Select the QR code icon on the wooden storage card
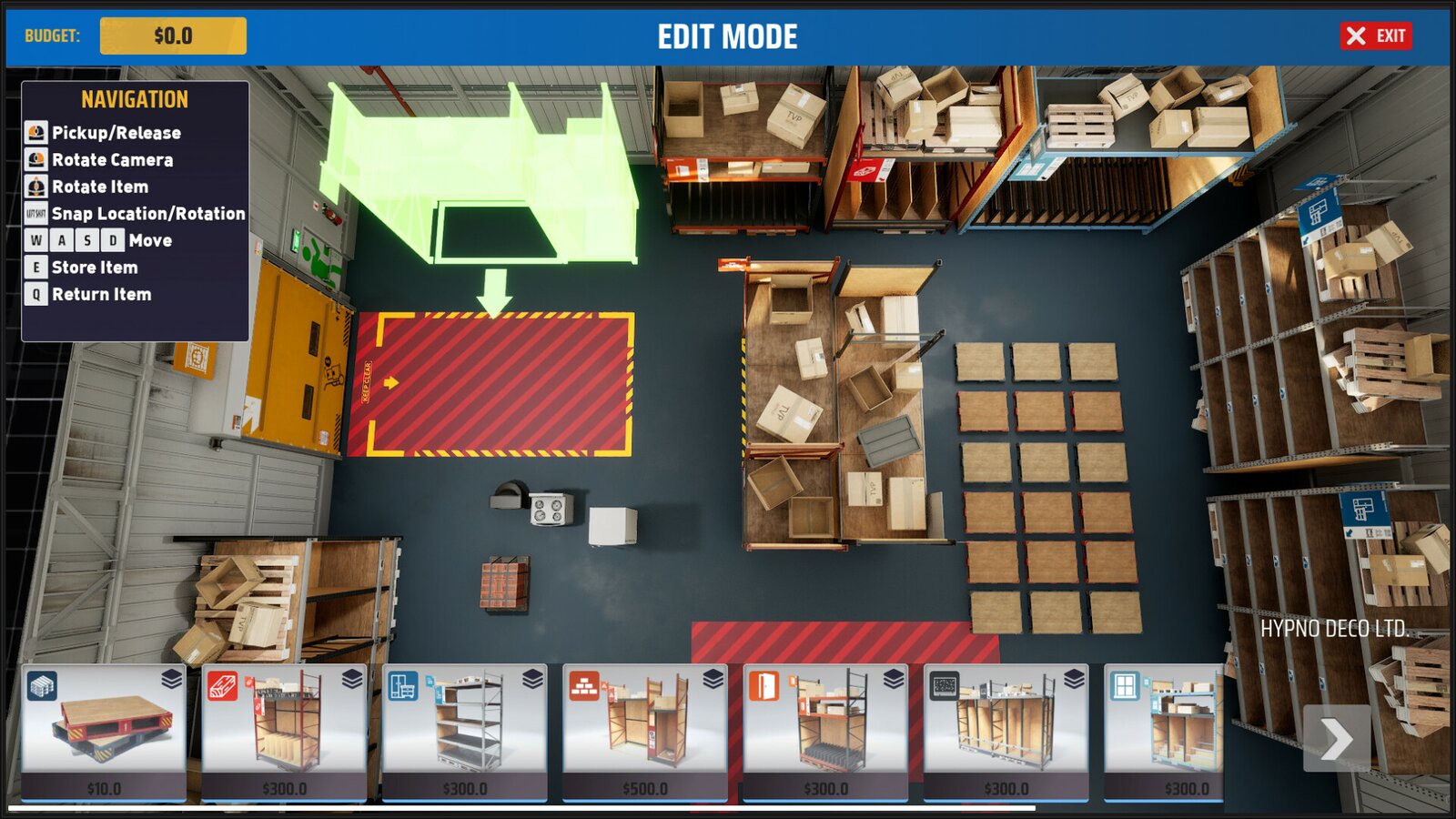The image size is (1456, 819). tap(944, 686)
